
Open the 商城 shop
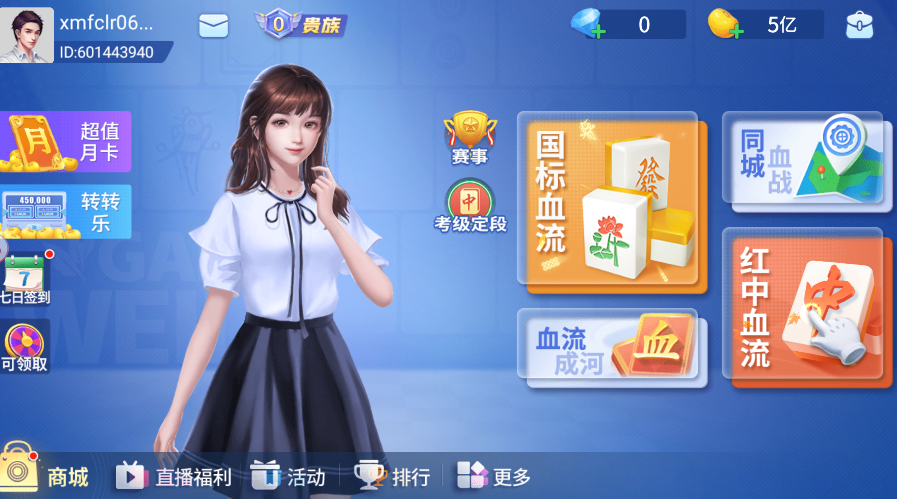46,474
